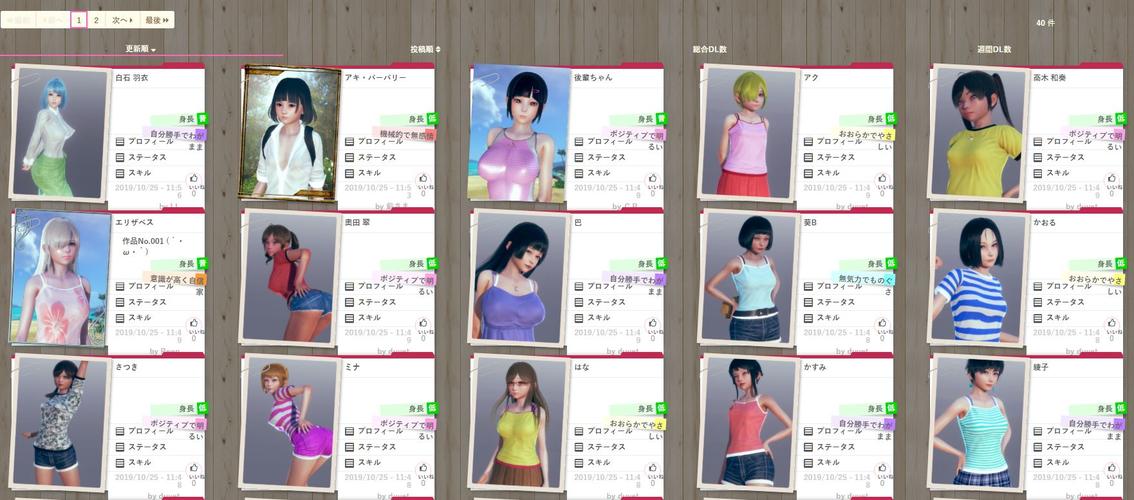Like the 巴 character card
Screen dimensions: 1134x500
[652, 324]
